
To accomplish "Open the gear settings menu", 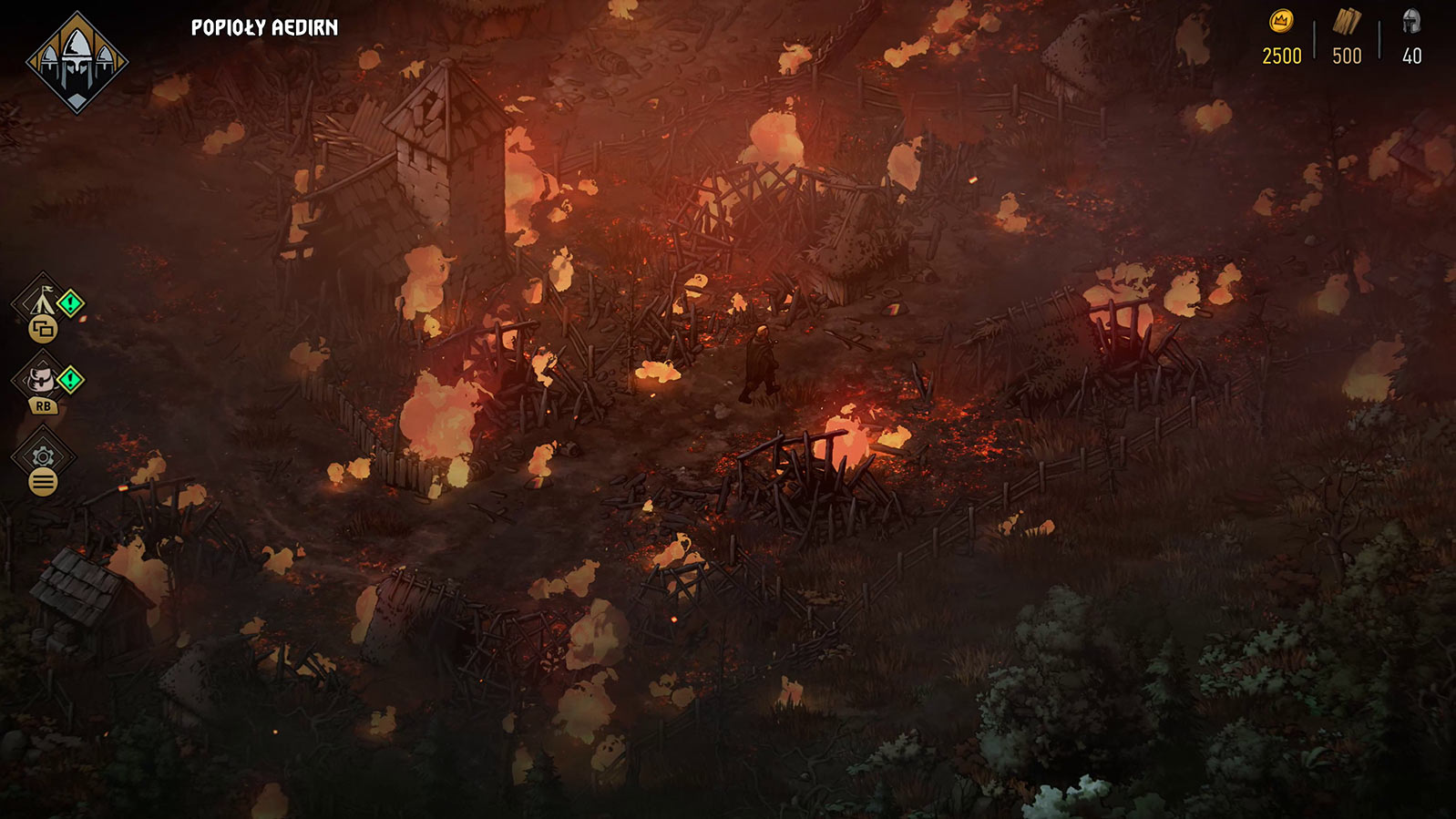I will click(x=42, y=456).
